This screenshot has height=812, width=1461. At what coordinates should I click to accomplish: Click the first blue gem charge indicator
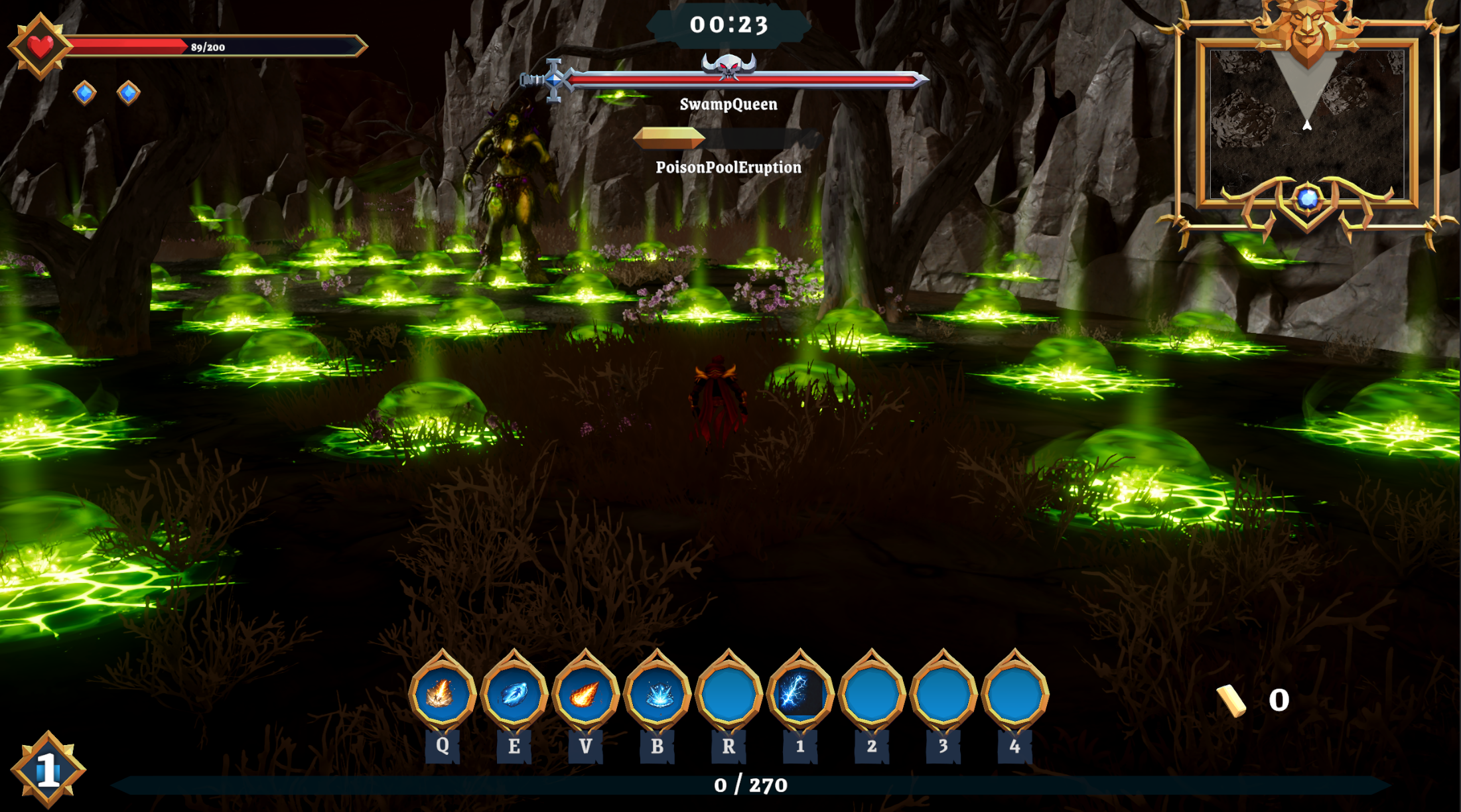(x=83, y=94)
